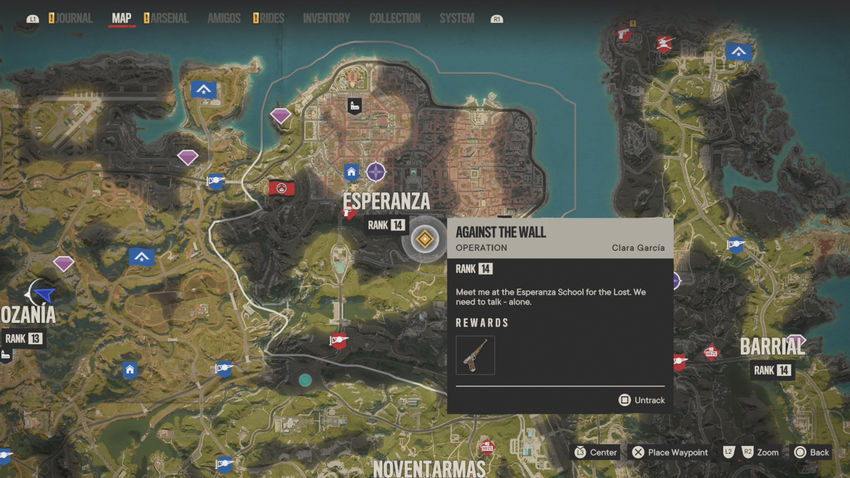
Task: Open the Amigos tab
Action: 223,18
